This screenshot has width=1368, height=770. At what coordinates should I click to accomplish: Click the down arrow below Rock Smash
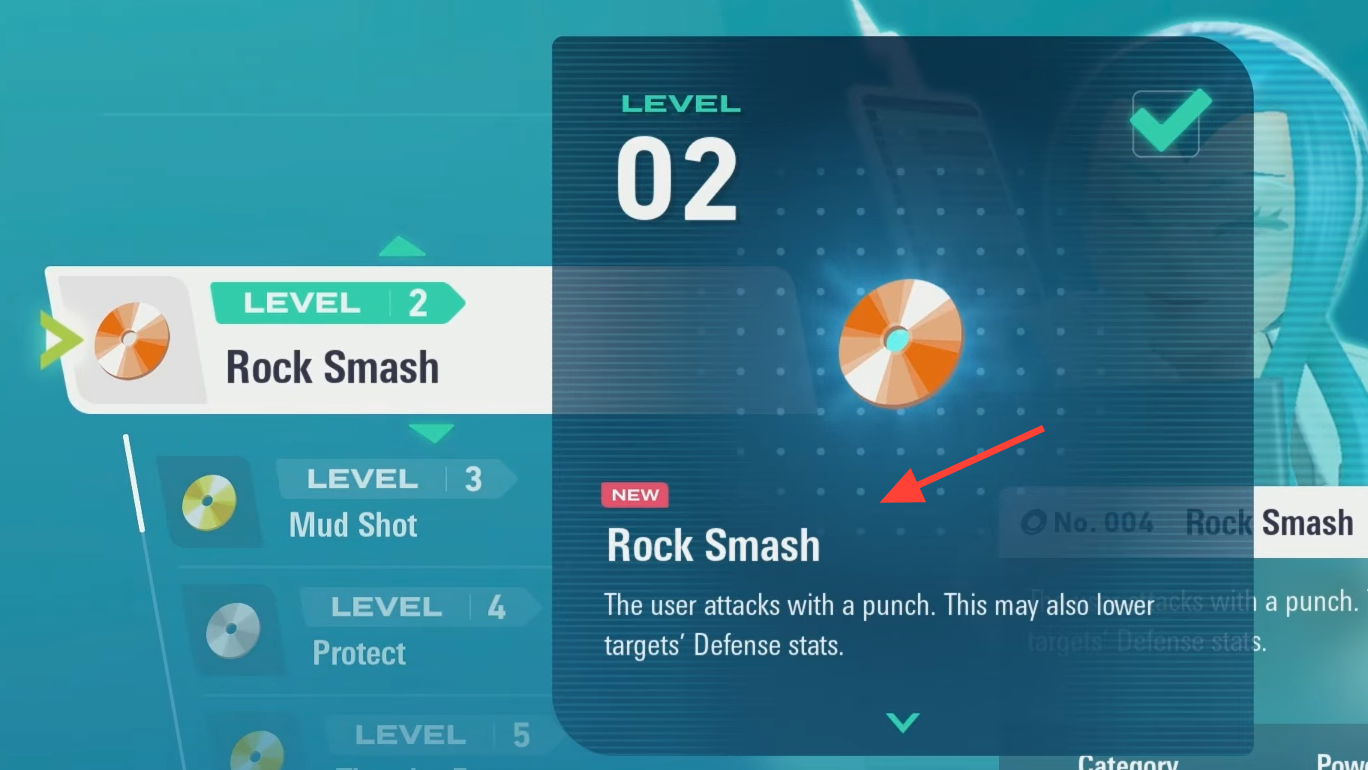tap(432, 433)
